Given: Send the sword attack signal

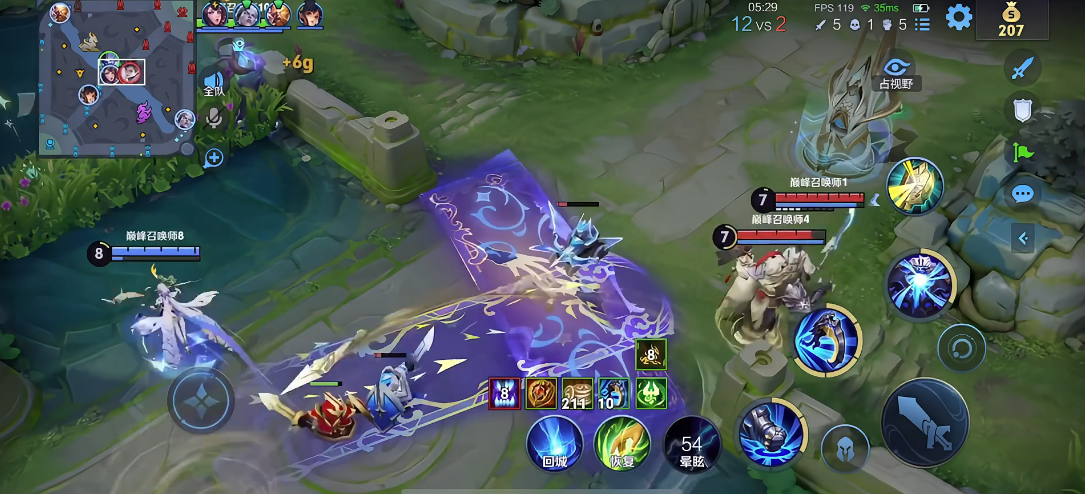Looking at the screenshot, I should [1021, 69].
